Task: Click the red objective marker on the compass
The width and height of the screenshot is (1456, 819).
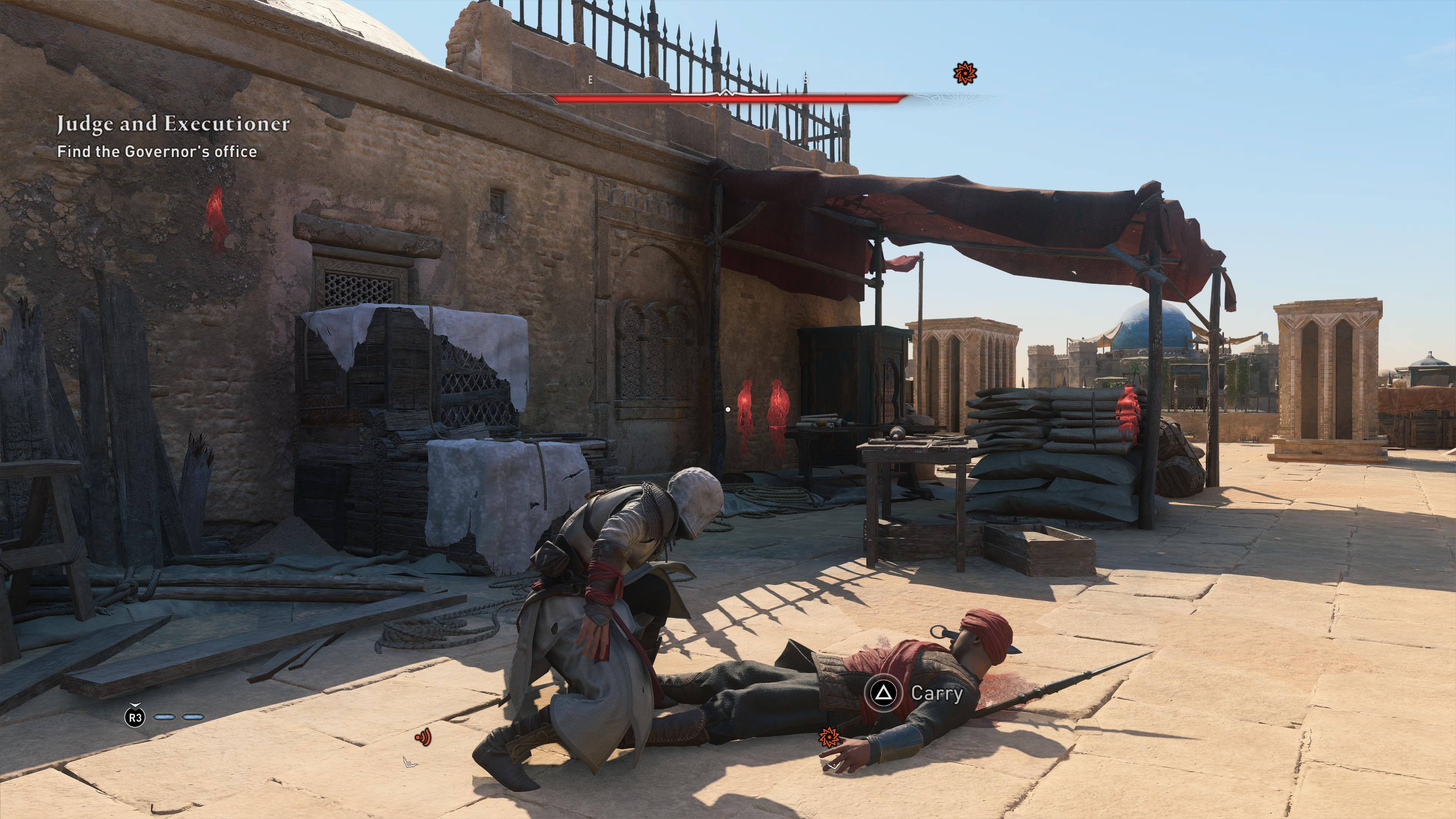Action: pyautogui.click(x=964, y=74)
